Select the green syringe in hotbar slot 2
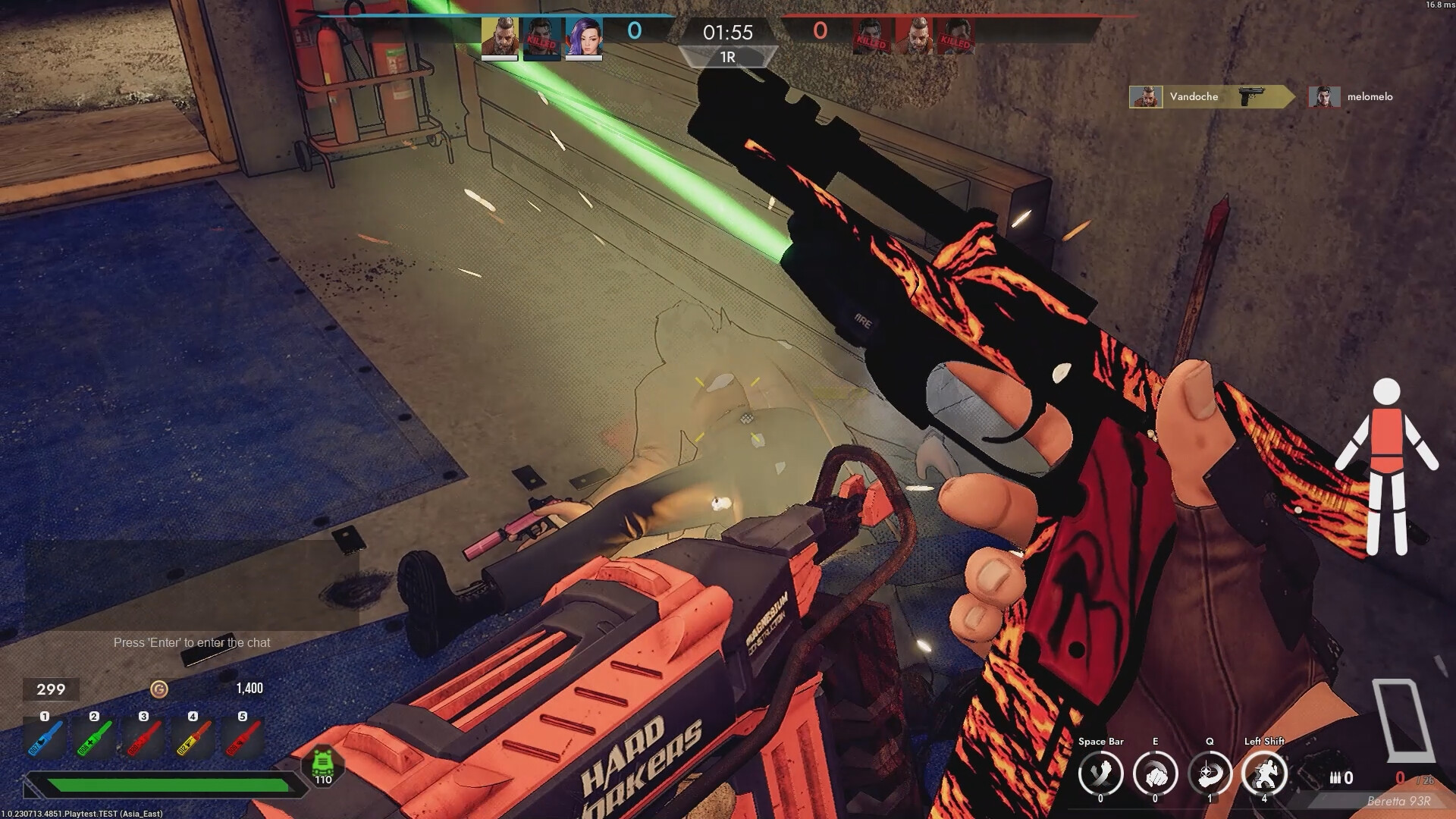 tap(93, 737)
